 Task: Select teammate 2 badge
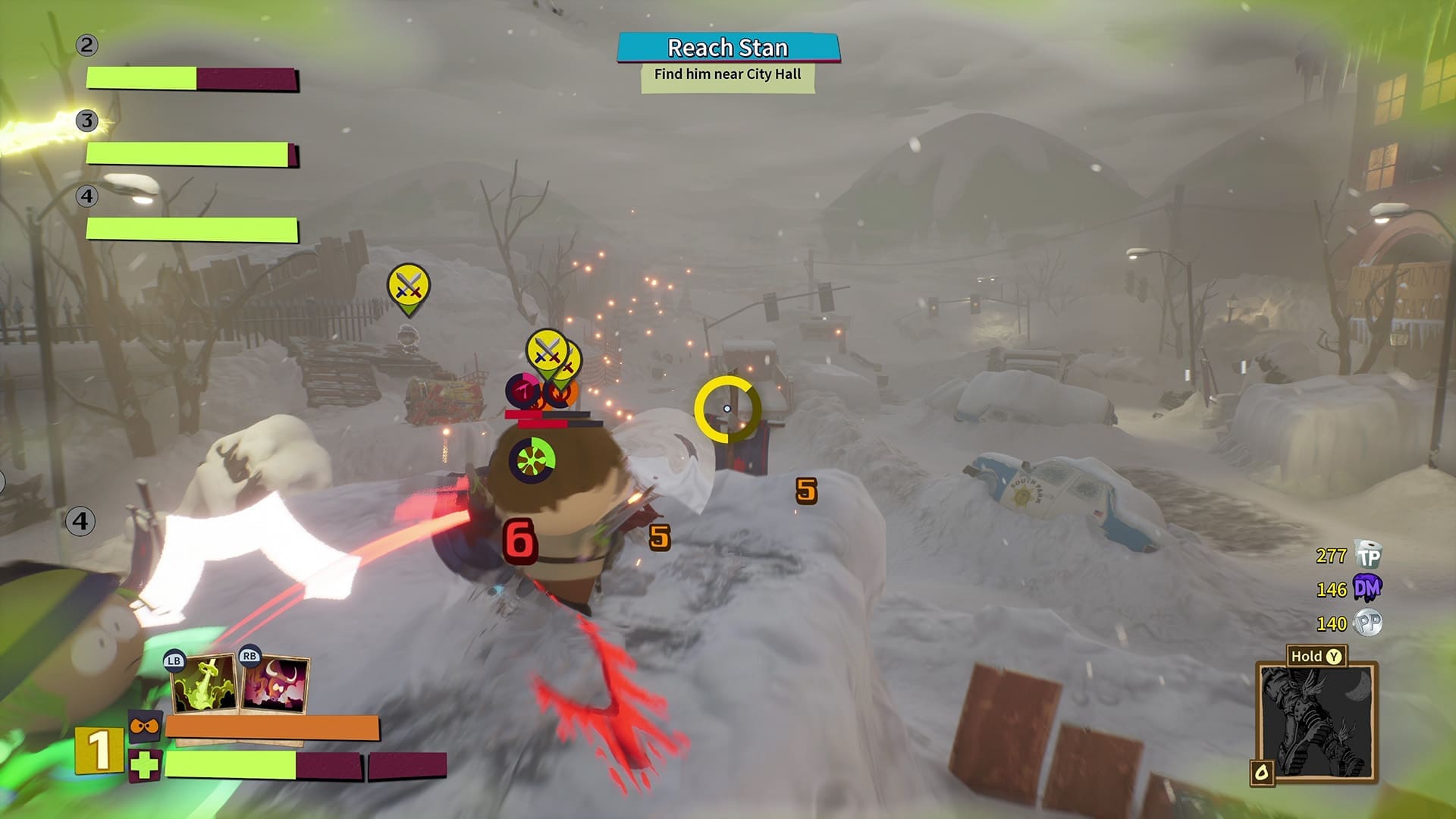coord(86,45)
